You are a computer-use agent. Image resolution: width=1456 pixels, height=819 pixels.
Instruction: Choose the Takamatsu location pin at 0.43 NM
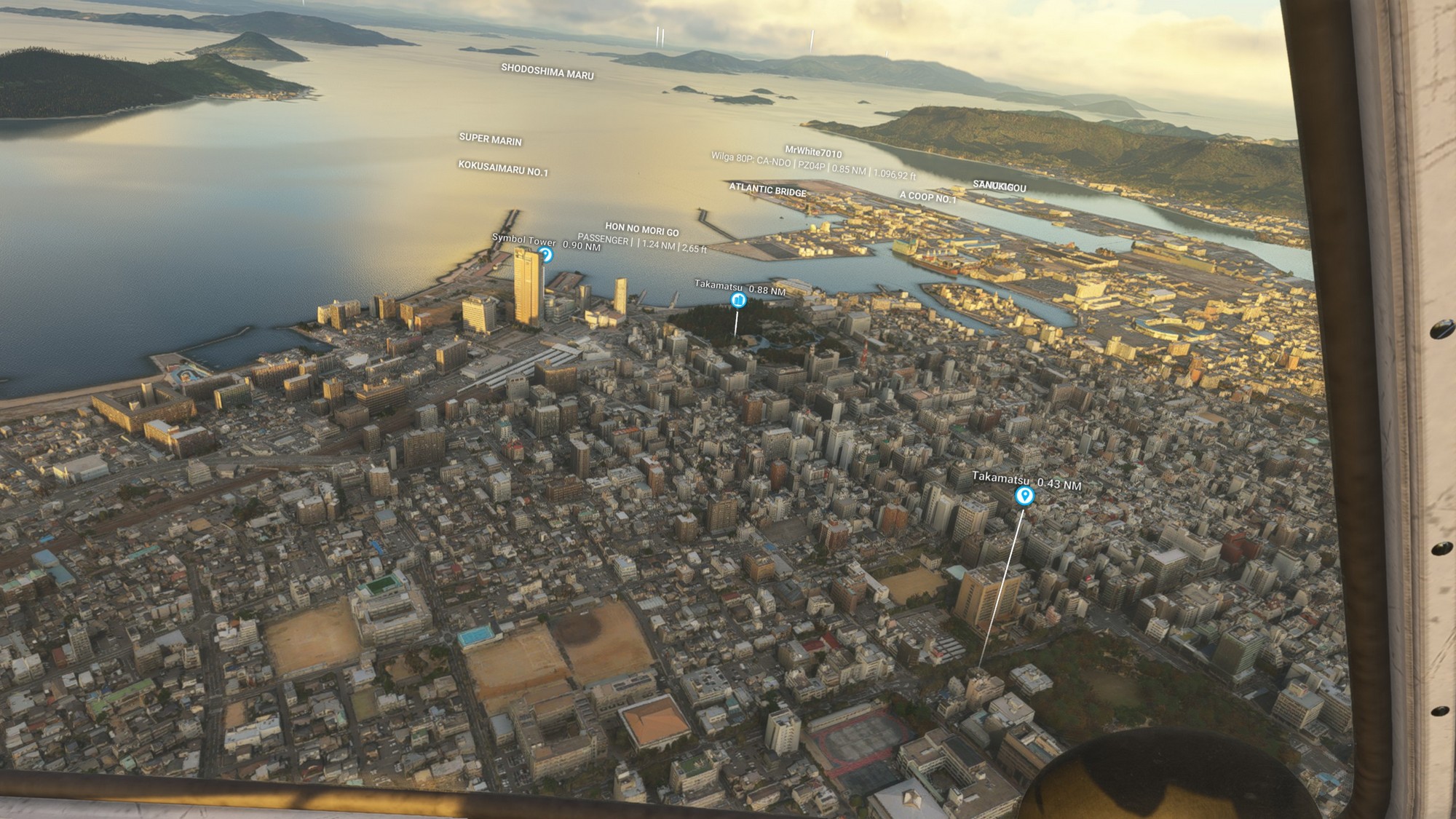tap(1024, 496)
